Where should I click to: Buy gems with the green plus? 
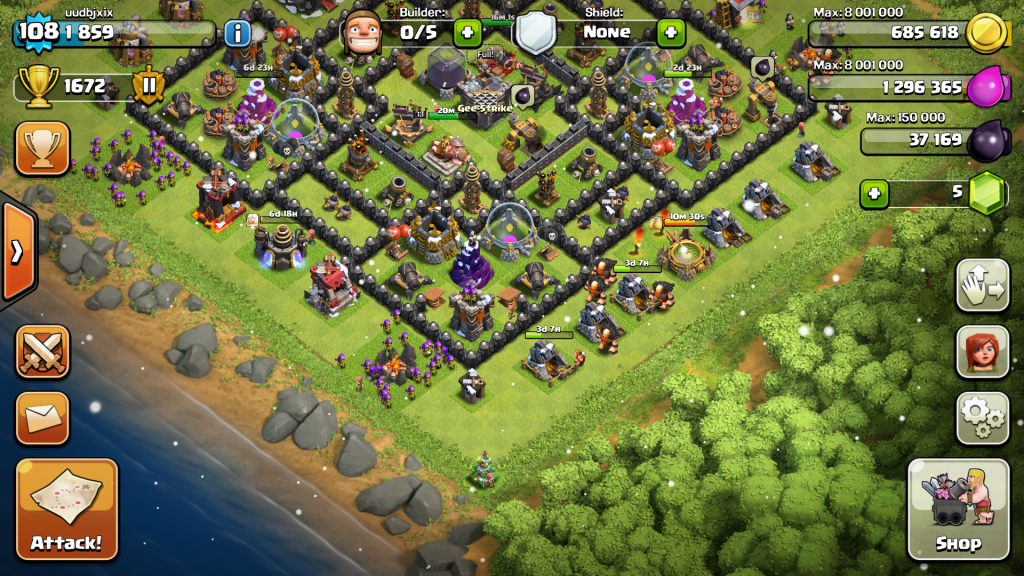pos(875,192)
